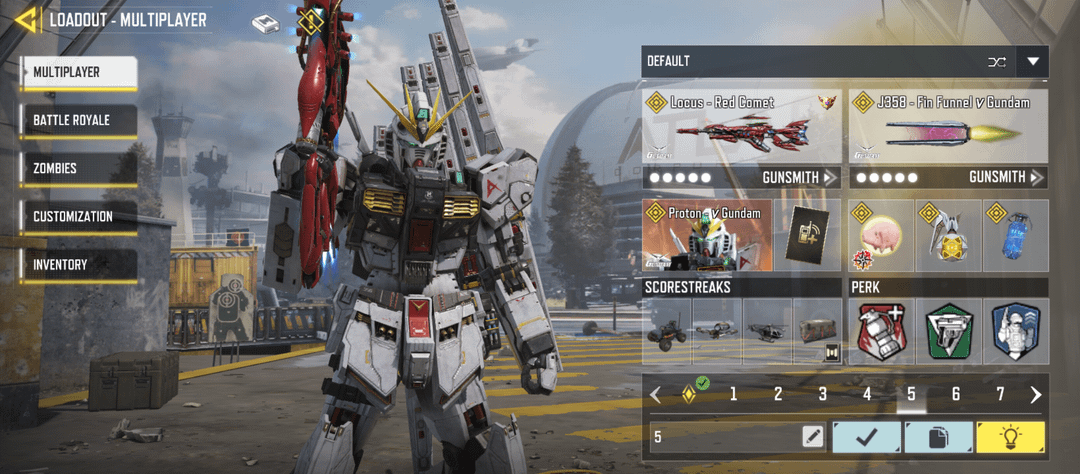Go to next loadout page arrow
The width and height of the screenshot is (1080, 474).
pyautogui.click(x=1035, y=394)
